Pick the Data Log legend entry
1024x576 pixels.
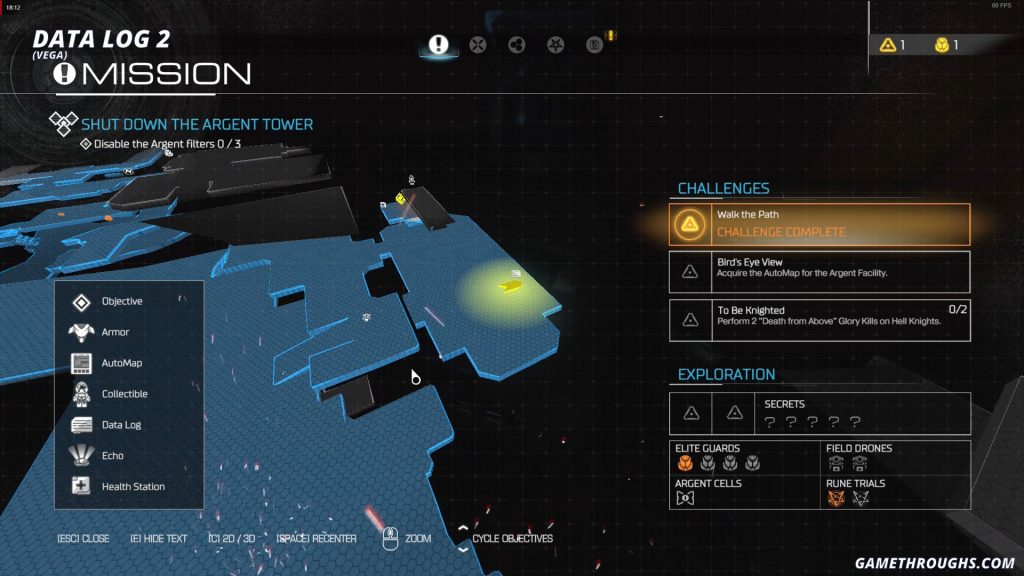pos(121,425)
